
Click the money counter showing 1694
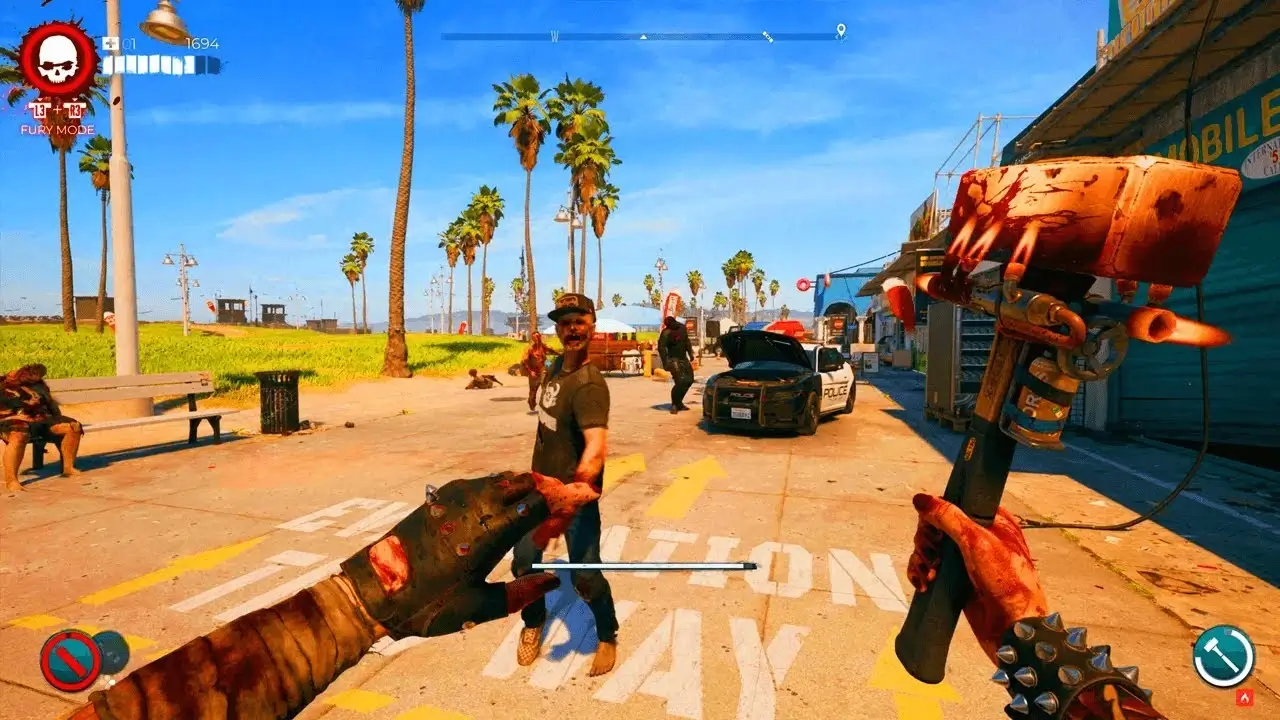point(203,43)
